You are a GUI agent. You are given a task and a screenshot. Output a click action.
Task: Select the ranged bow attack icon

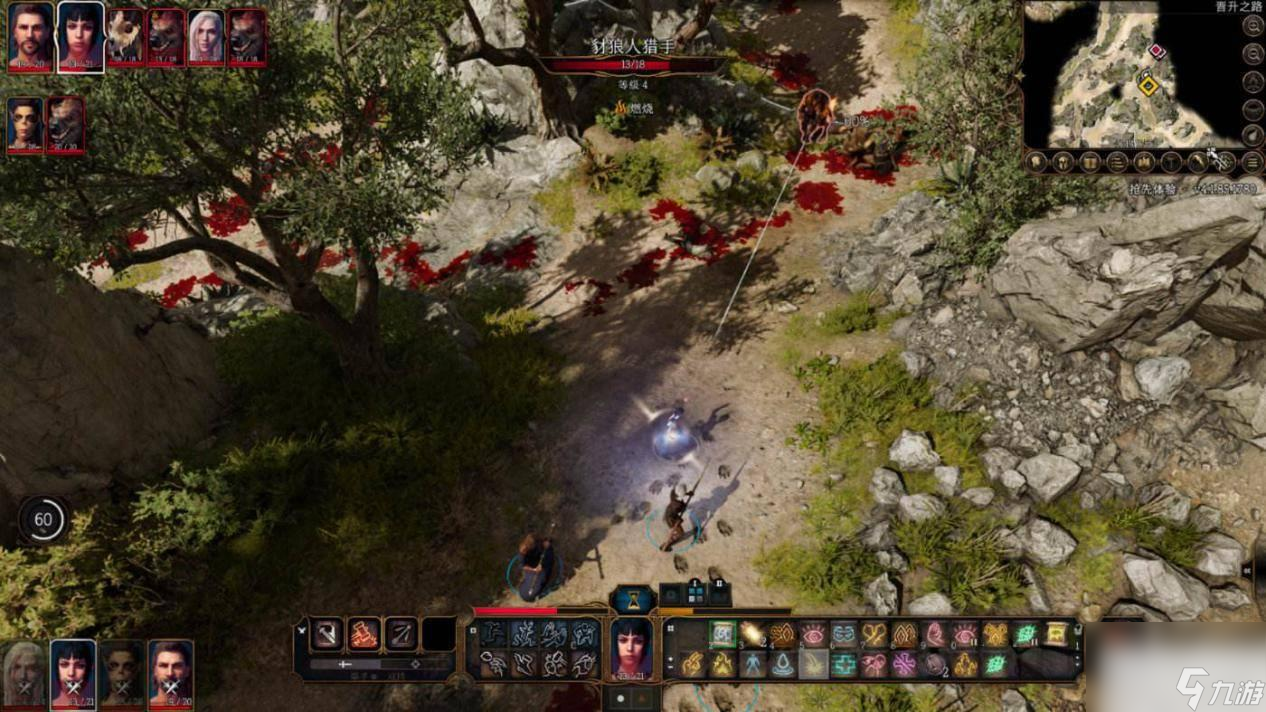[401, 633]
